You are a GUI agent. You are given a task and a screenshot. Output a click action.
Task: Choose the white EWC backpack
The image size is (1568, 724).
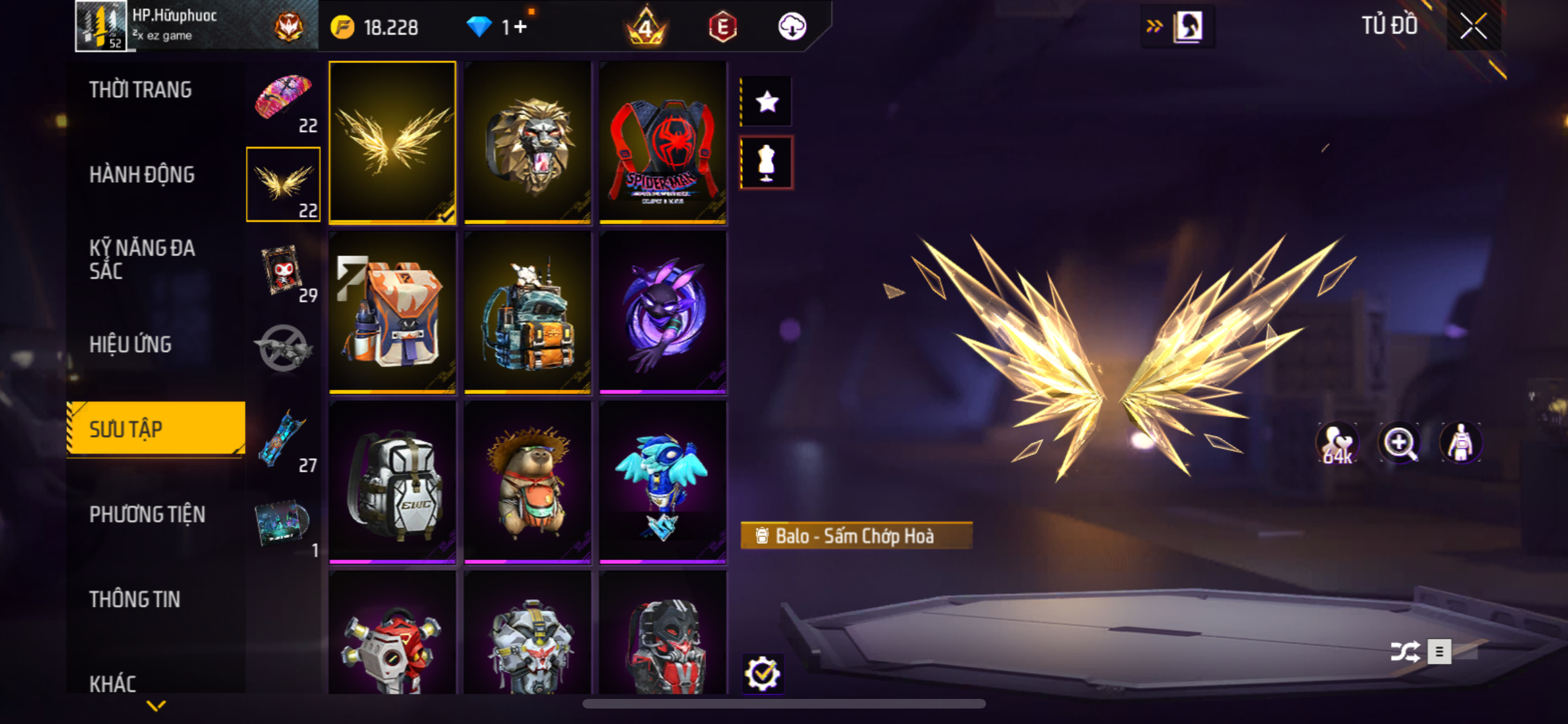pyautogui.click(x=392, y=482)
